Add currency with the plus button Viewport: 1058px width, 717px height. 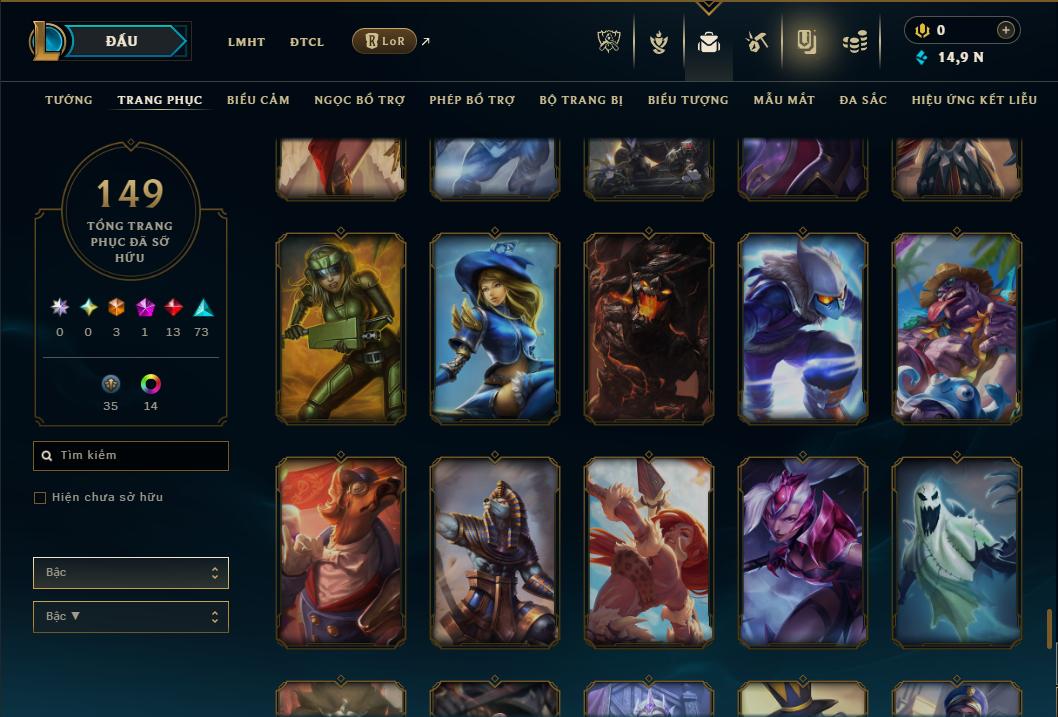click(x=1006, y=30)
